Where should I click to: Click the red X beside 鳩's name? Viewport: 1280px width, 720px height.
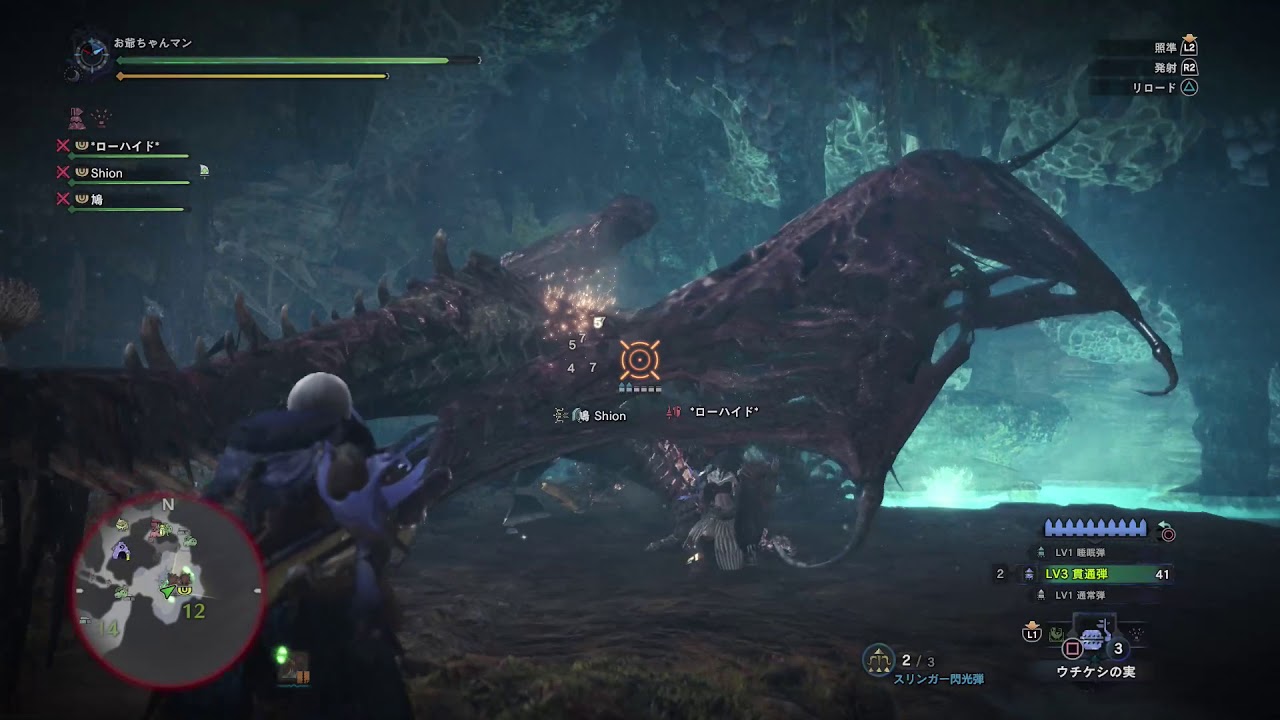pos(62,198)
